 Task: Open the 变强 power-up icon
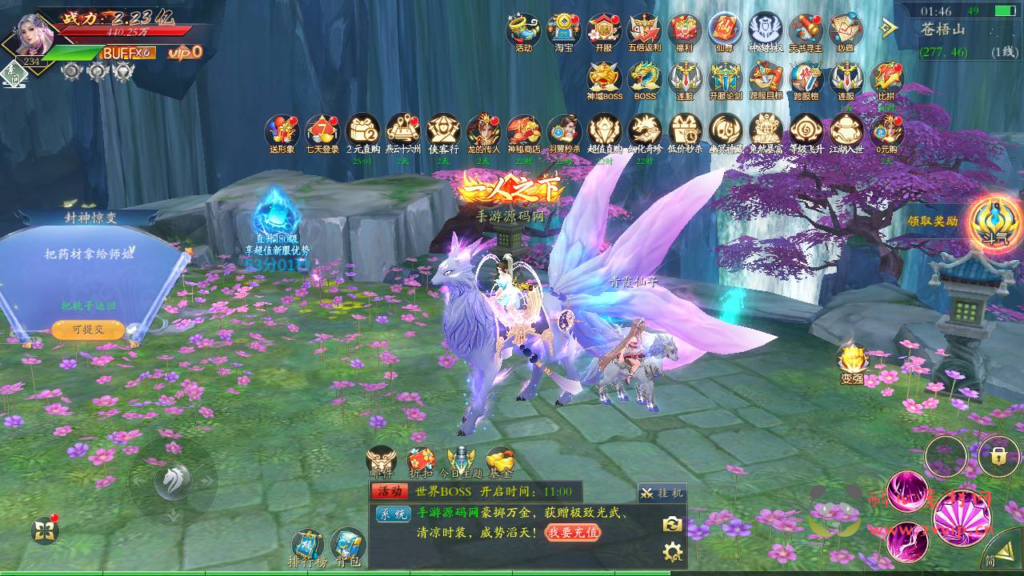[852, 361]
